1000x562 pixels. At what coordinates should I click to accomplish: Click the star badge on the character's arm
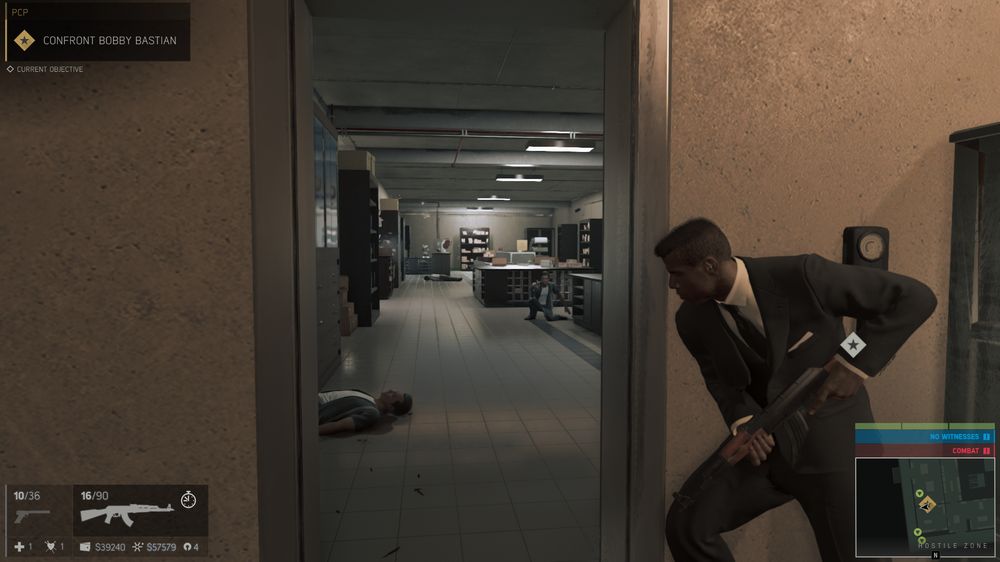(x=853, y=345)
